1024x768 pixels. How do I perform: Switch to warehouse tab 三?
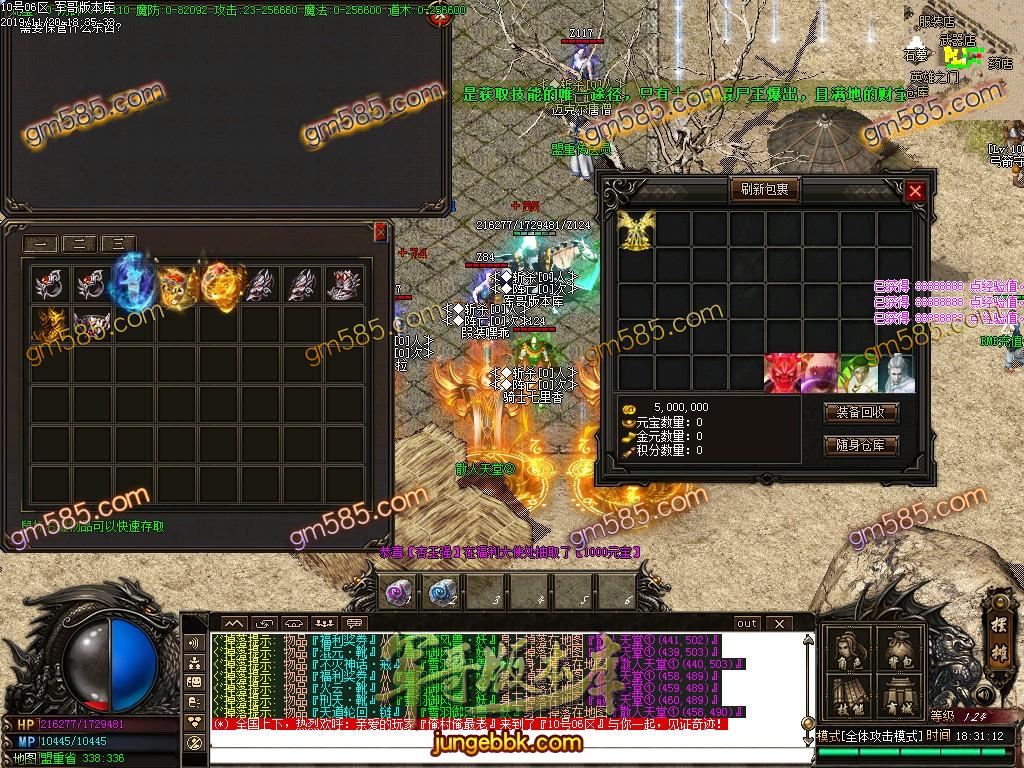click(118, 243)
